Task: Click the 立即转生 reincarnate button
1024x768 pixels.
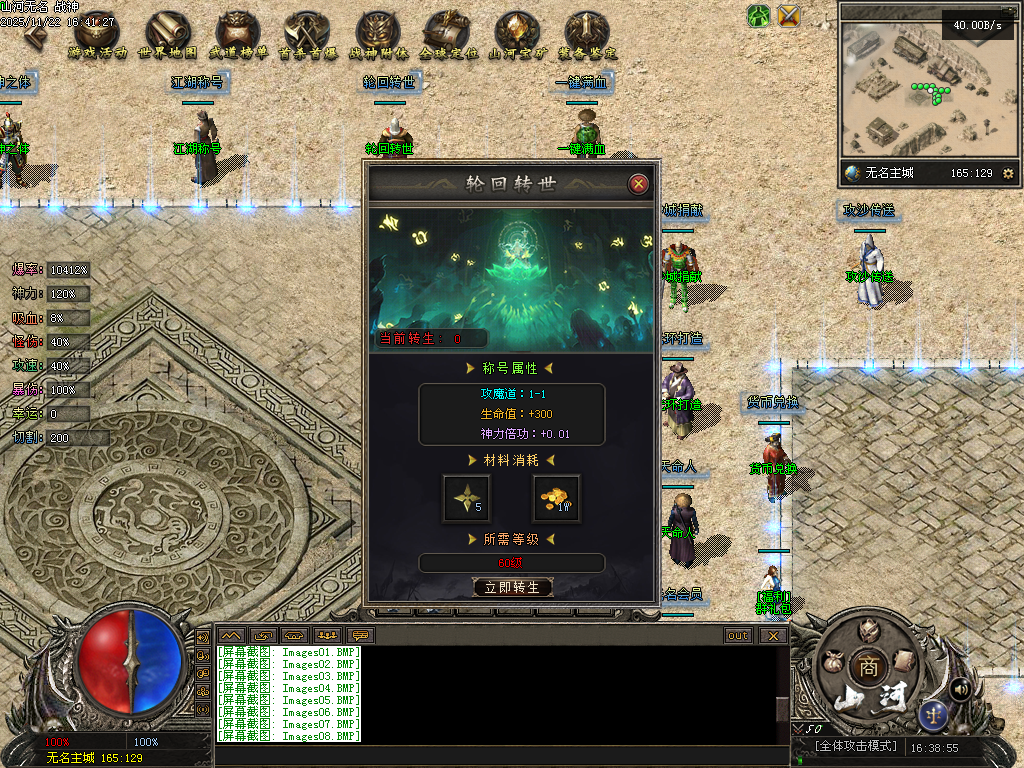Action: 512,588
